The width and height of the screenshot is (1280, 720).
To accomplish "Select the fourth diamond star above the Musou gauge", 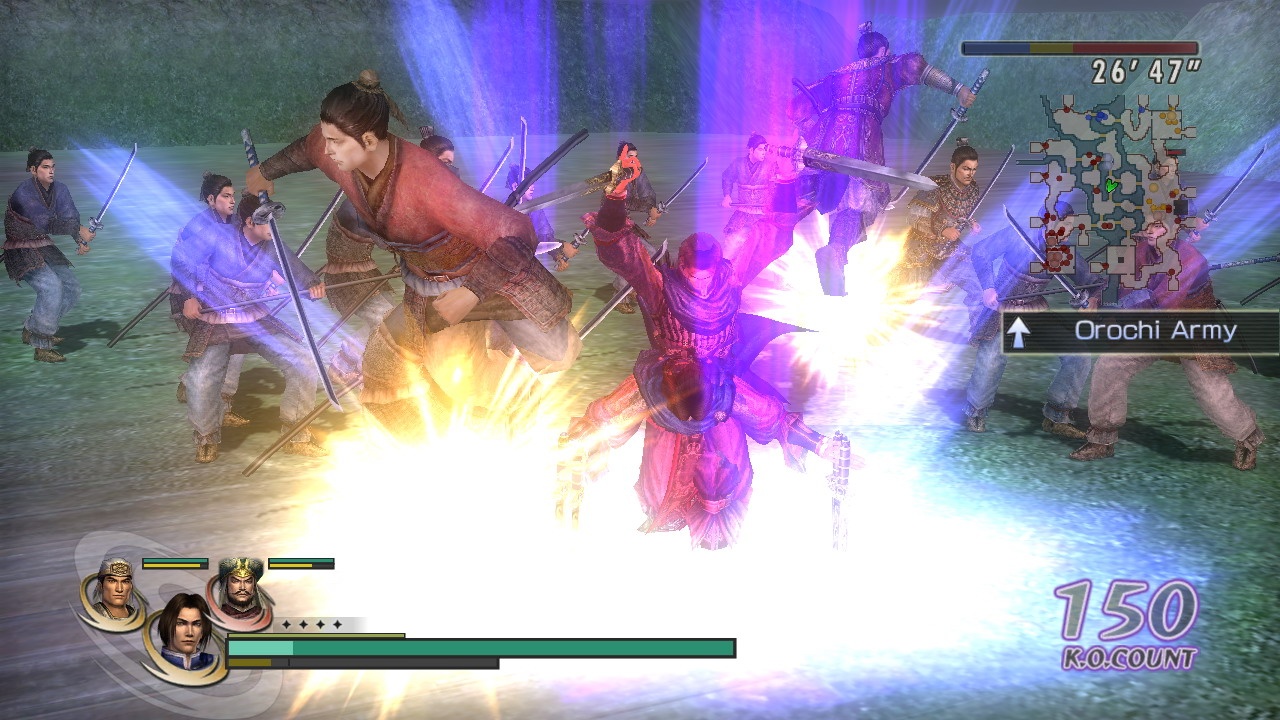I will [x=336, y=624].
